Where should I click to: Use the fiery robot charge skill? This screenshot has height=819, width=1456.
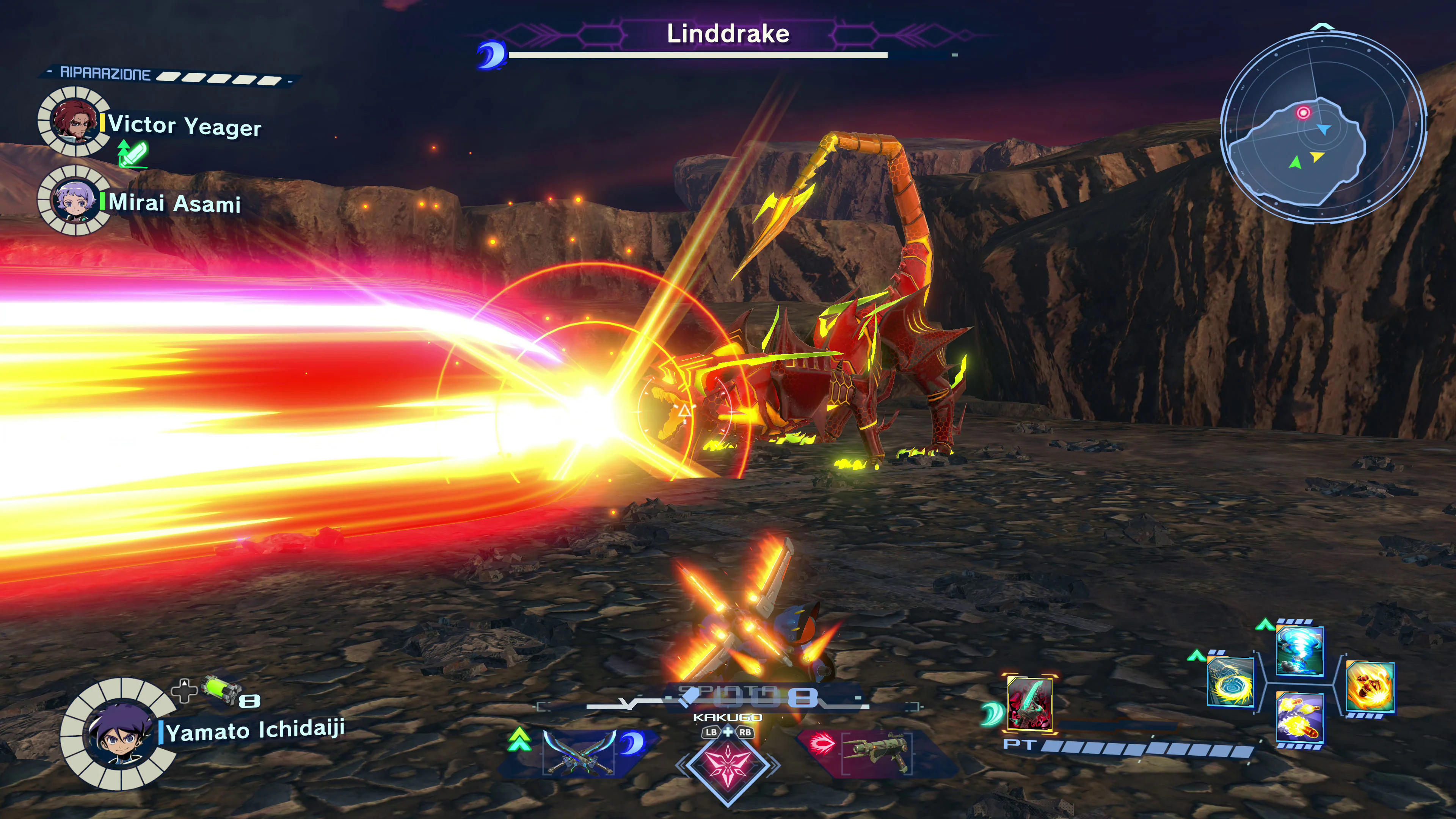coord(1370,686)
